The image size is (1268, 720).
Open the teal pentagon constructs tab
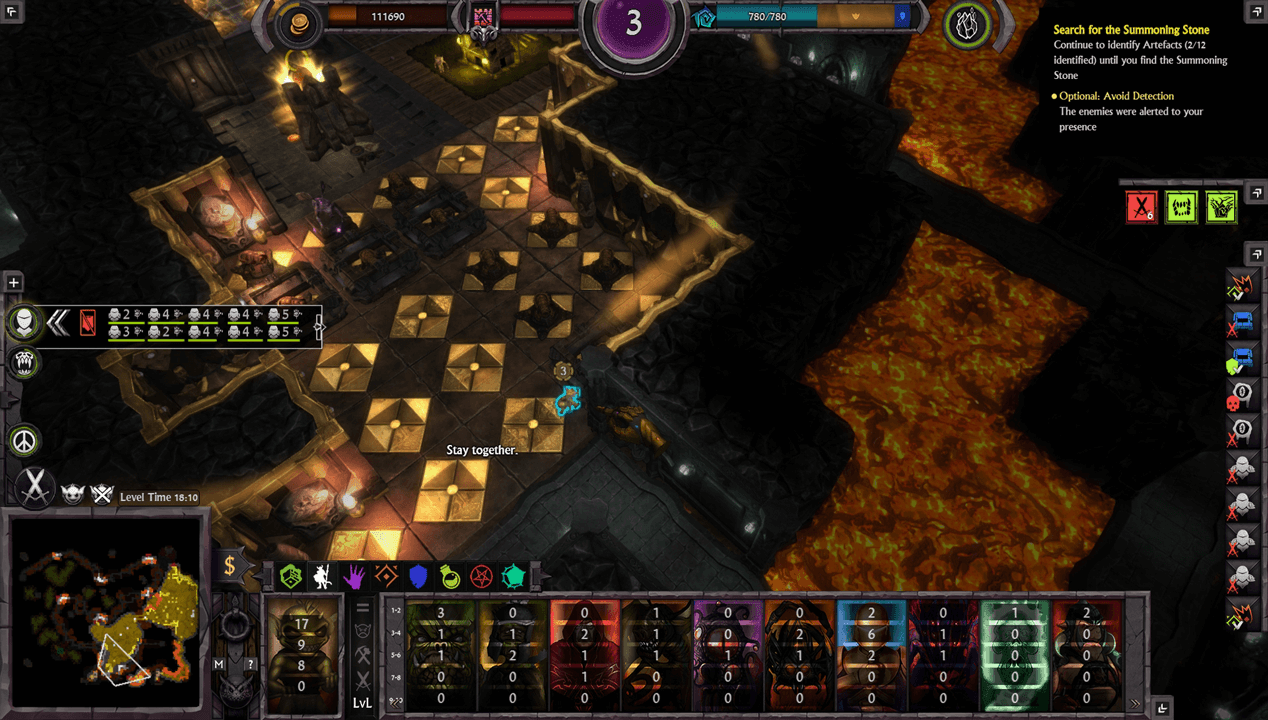(x=514, y=575)
